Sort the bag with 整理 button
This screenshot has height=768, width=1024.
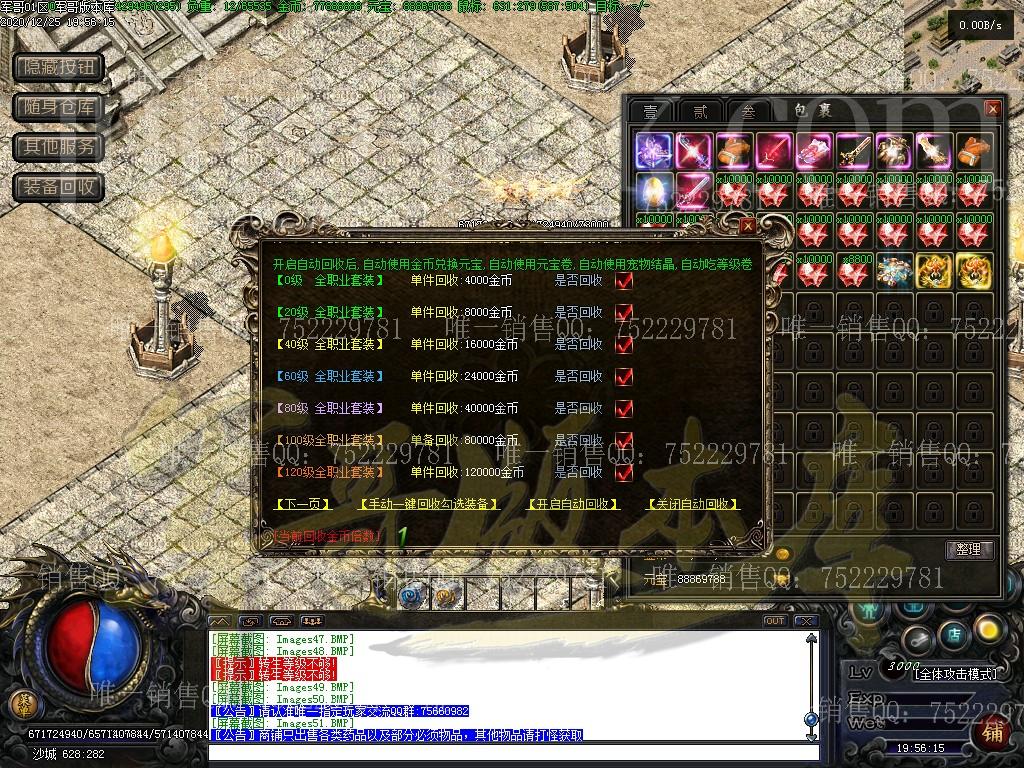point(968,550)
